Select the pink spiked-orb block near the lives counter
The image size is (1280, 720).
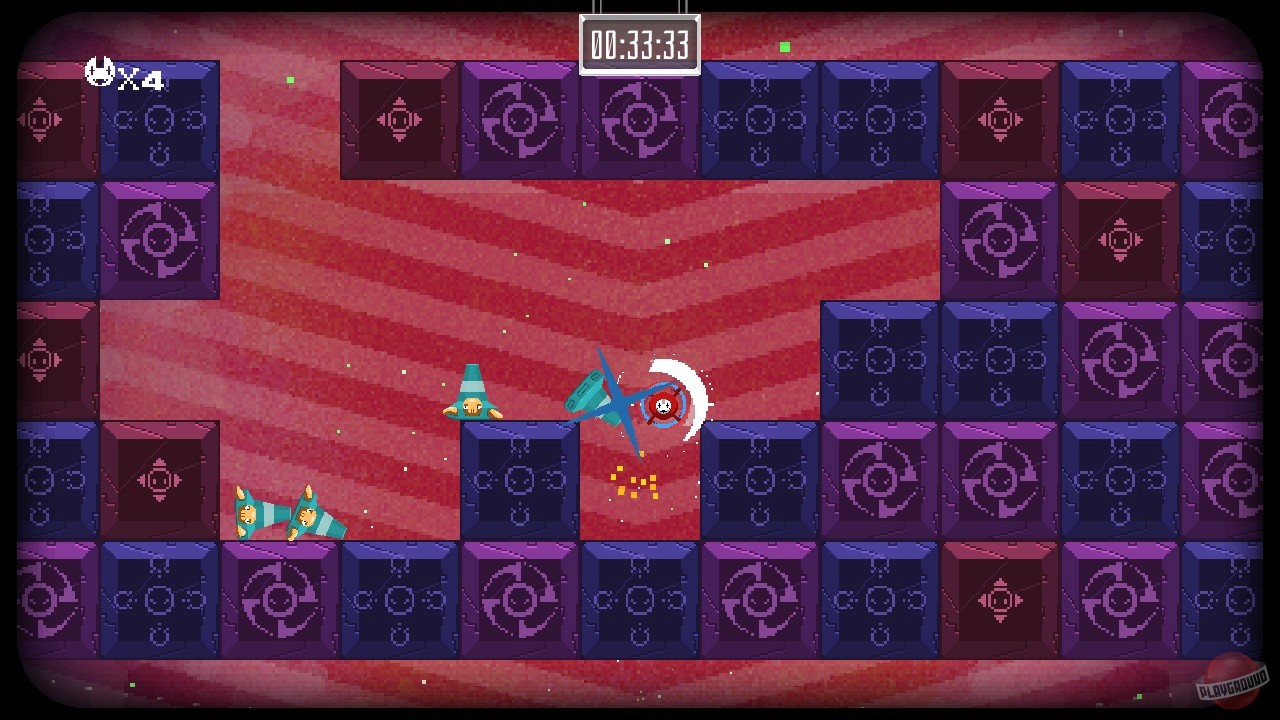tap(38, 118)
